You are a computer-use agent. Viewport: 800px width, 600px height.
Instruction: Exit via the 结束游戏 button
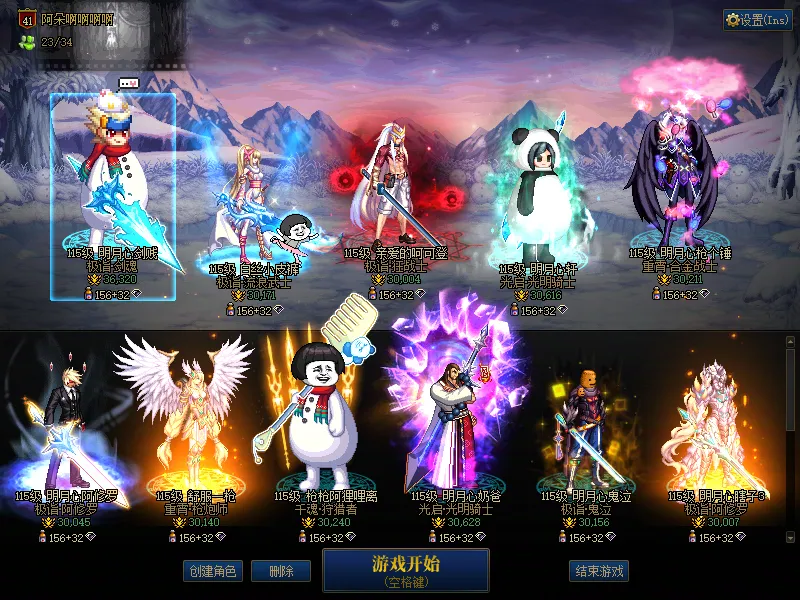click(x=599, y=571)
